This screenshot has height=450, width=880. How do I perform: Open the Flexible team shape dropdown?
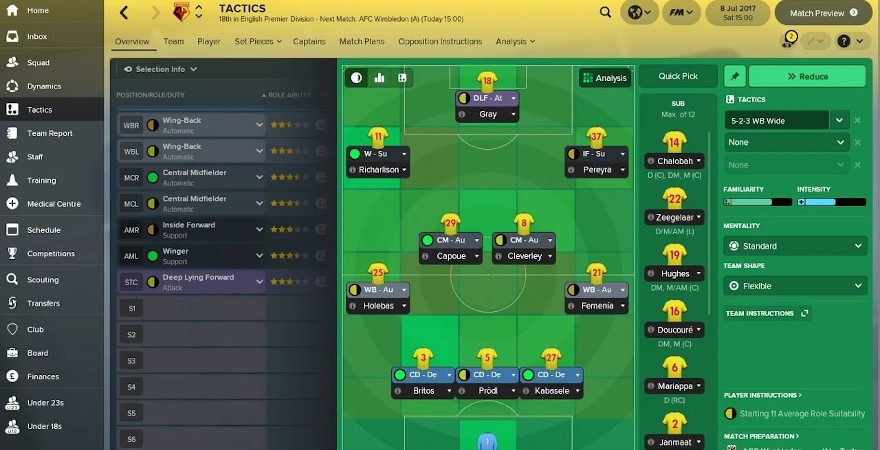click(795, 286)
